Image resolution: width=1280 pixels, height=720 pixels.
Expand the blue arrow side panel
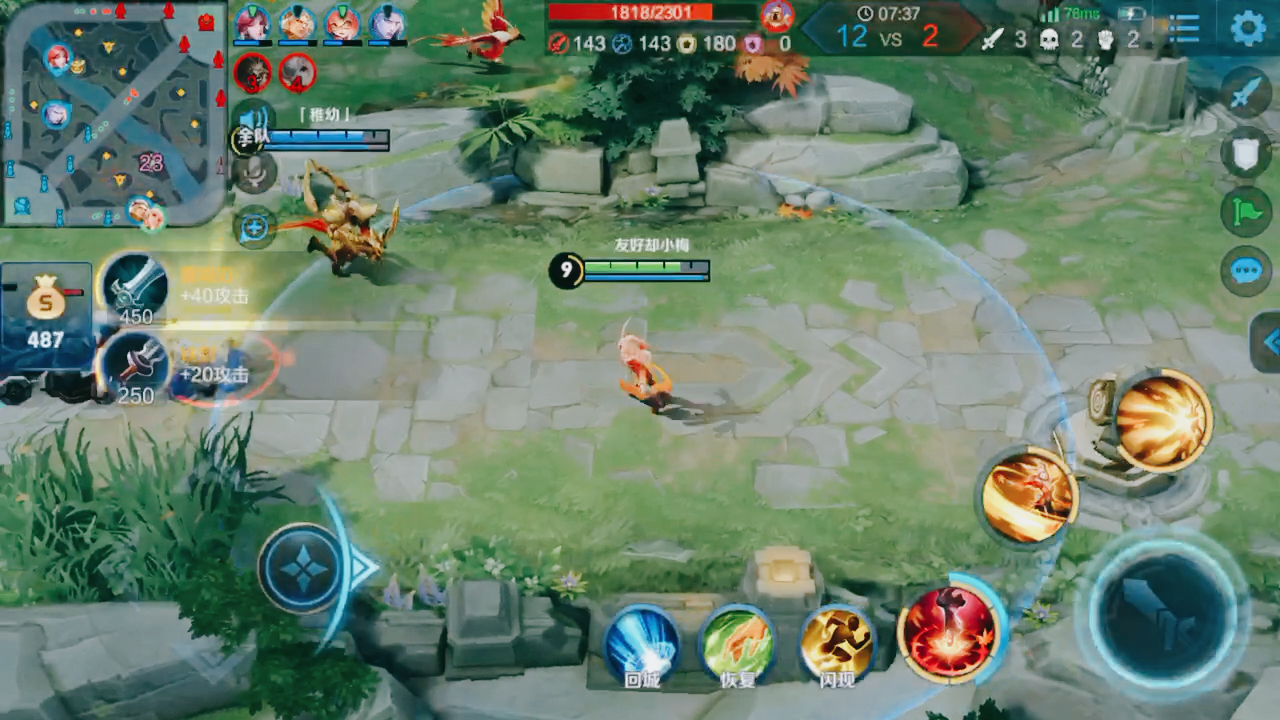point(1268,342)
